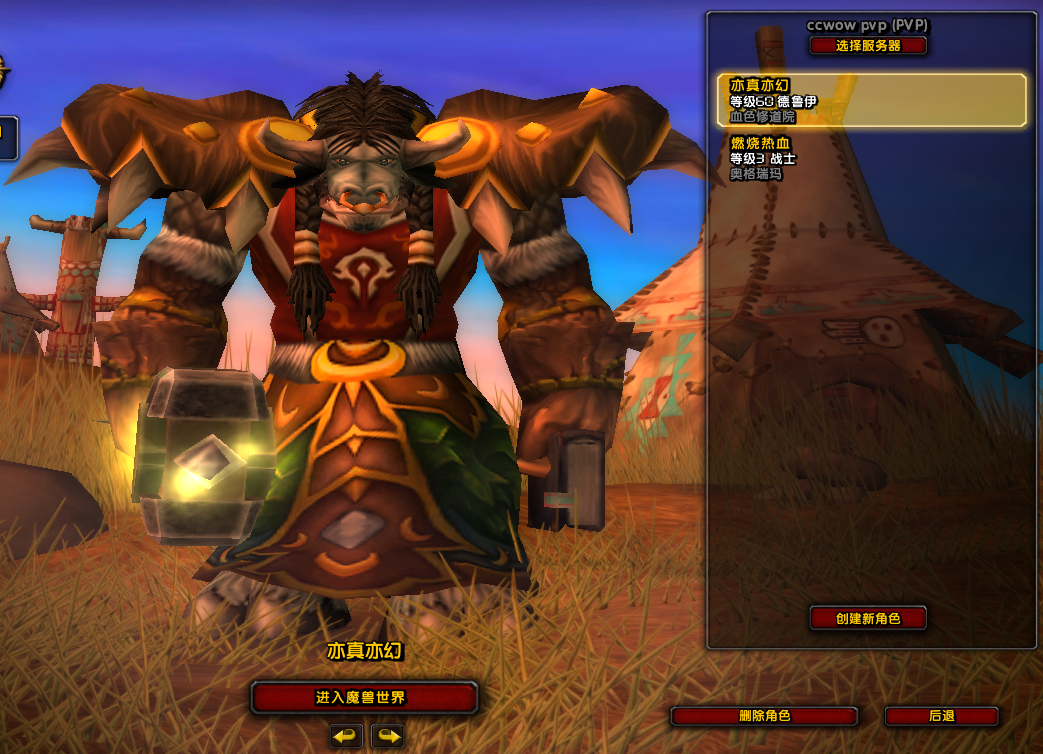Choose the level 3 warrior 燃烧热血
The width and height of the screenshot is (1043, 754).
pyautogui.click(x=871, y=159)
